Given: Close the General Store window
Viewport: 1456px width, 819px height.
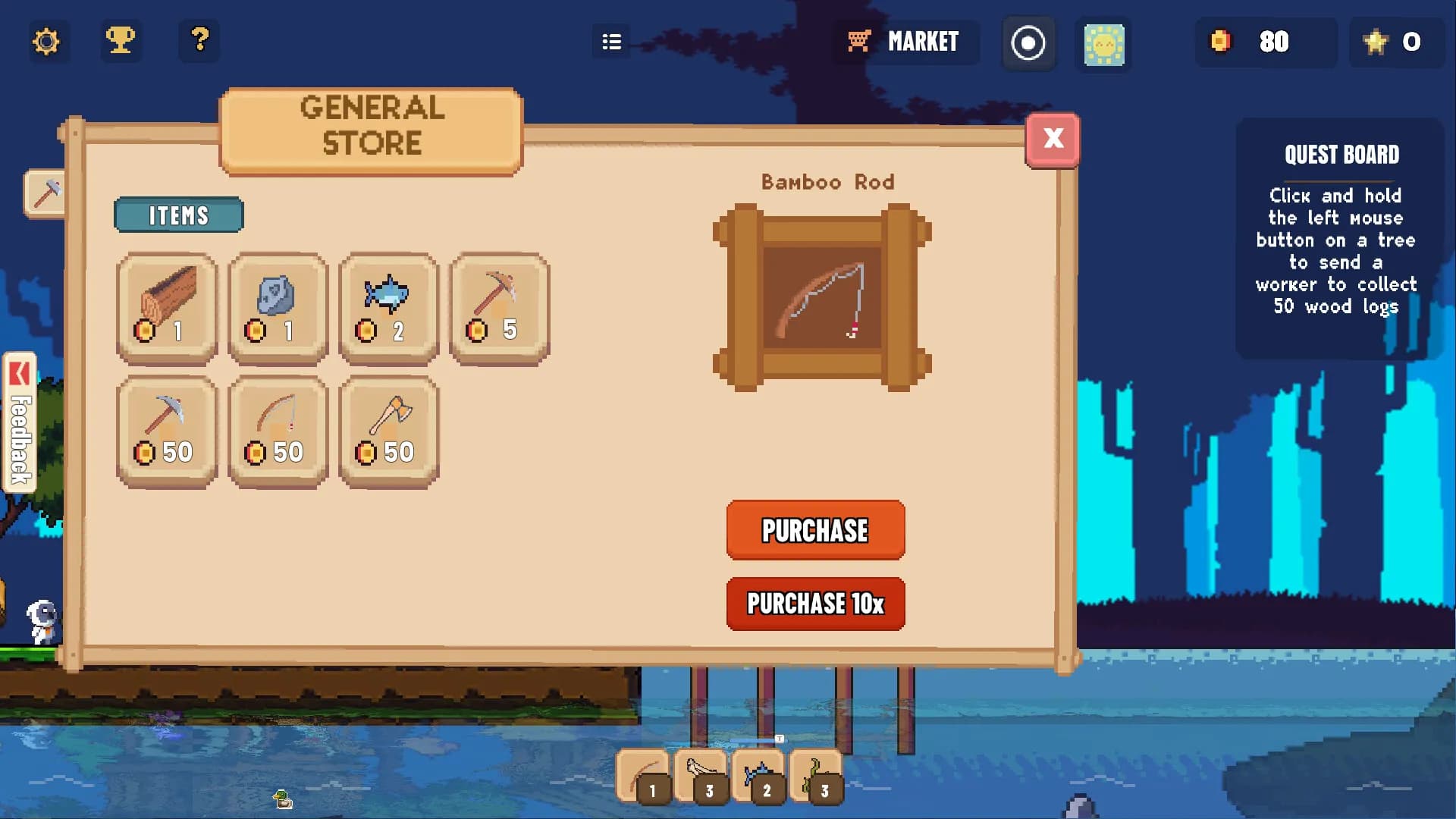Looking at the screenshot, I should pyautogui.click(x=1053, y=140).
